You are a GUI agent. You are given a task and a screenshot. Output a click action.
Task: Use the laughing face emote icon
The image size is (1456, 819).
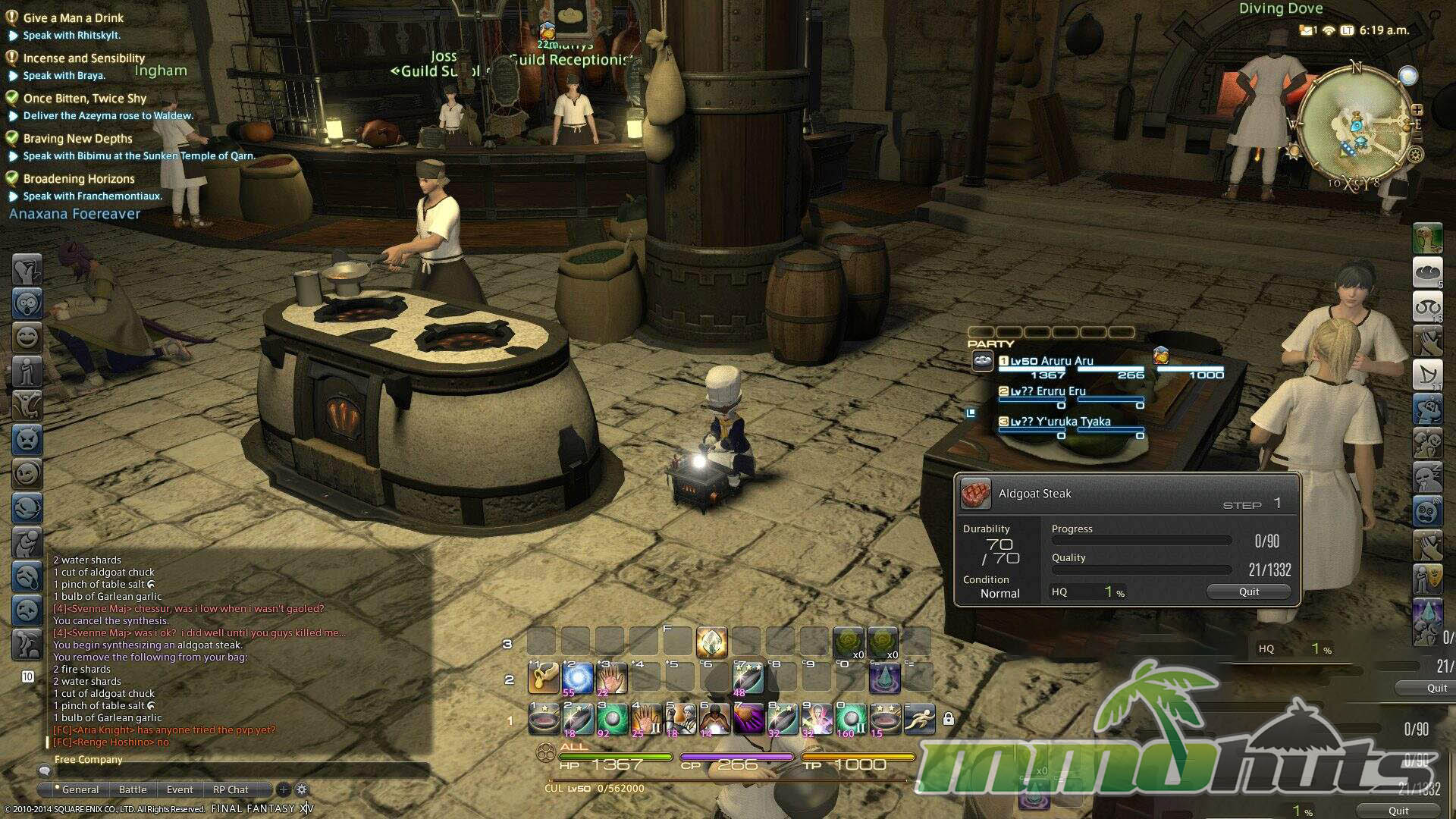tap(27, 337)
